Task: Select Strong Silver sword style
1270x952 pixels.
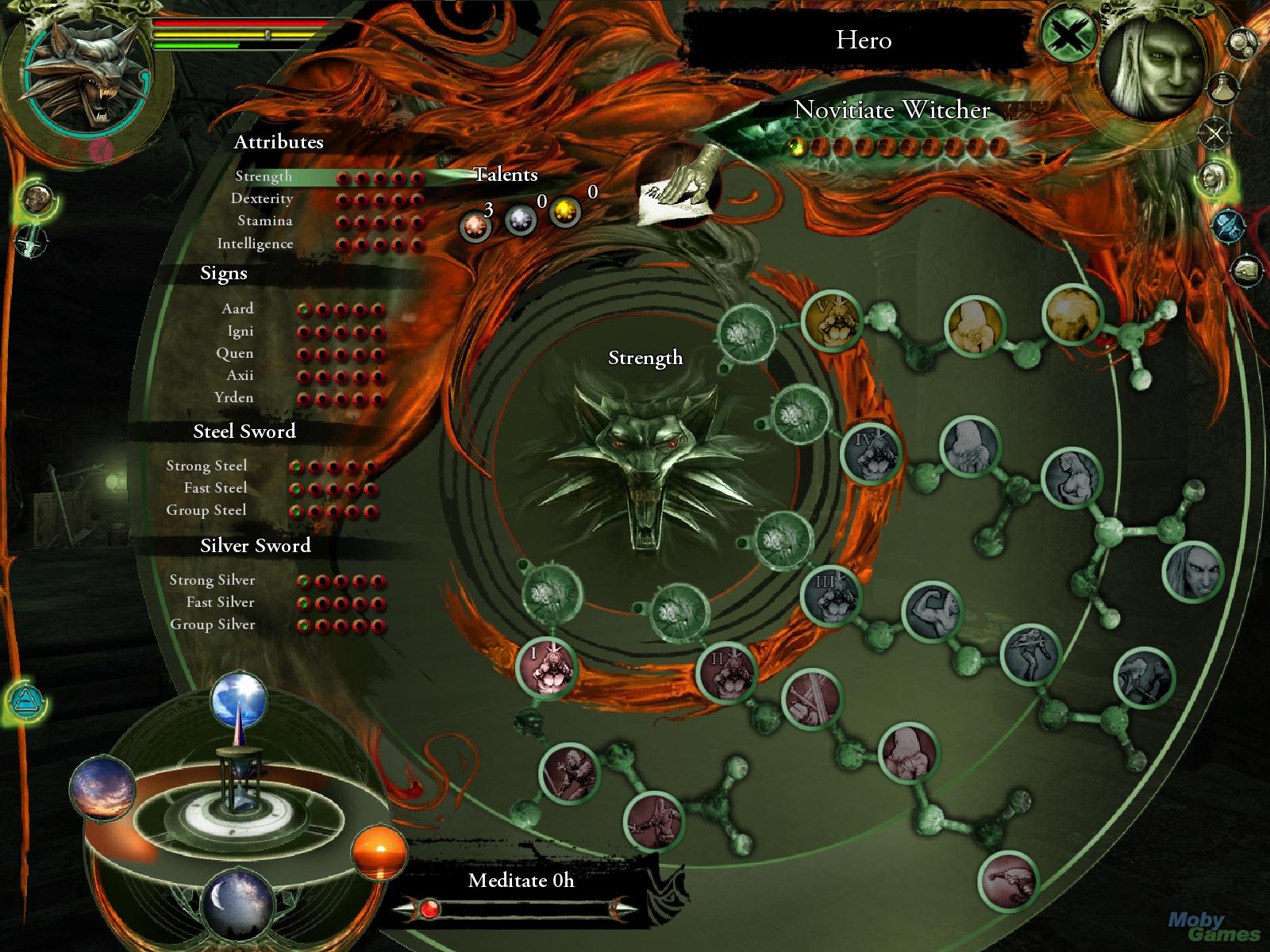Action: (212, 581)
